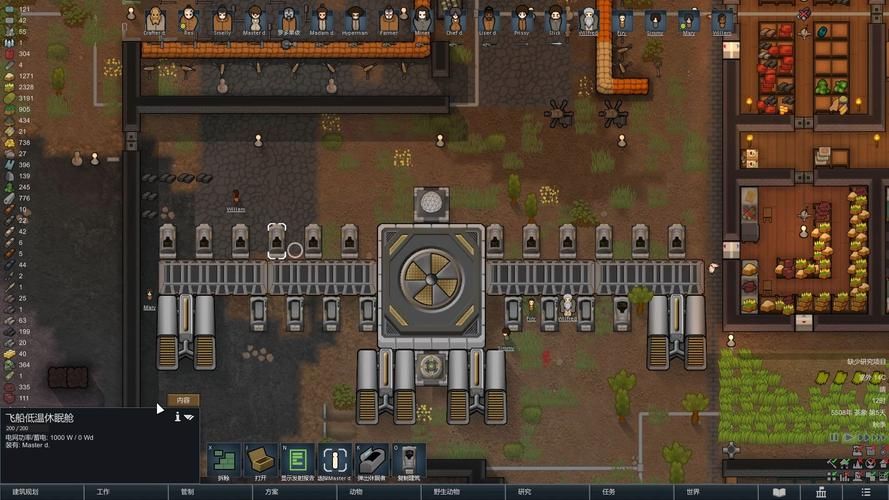Click the 拆除 (Deconstruct) command button

(224, 461)
